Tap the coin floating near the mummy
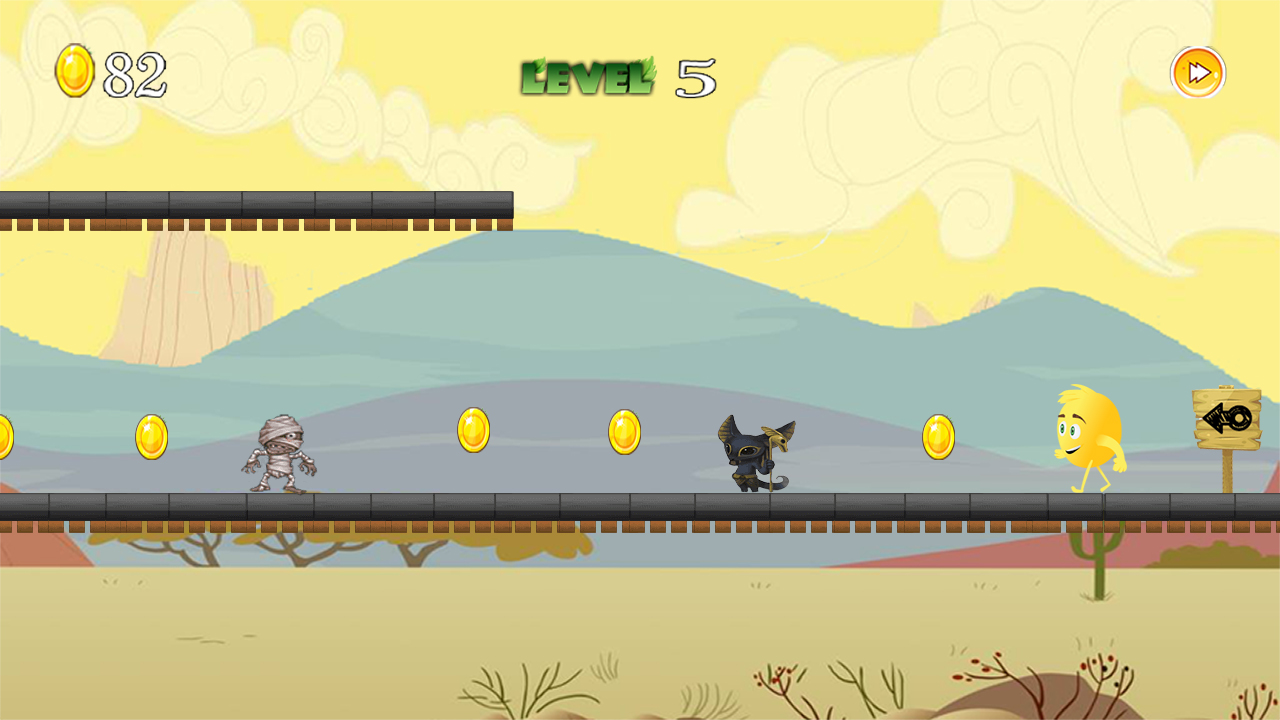This screenshot has width=1280, height=720. click(x=150, y=435)
